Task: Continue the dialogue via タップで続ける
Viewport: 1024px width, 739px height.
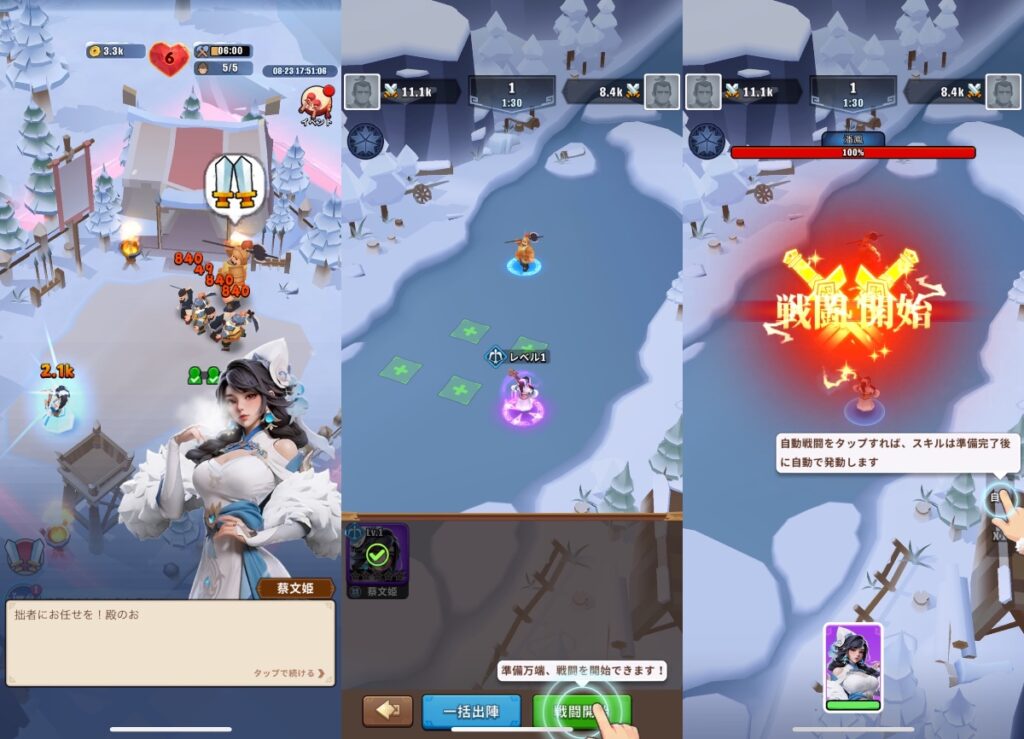Action: coord(289,673)
